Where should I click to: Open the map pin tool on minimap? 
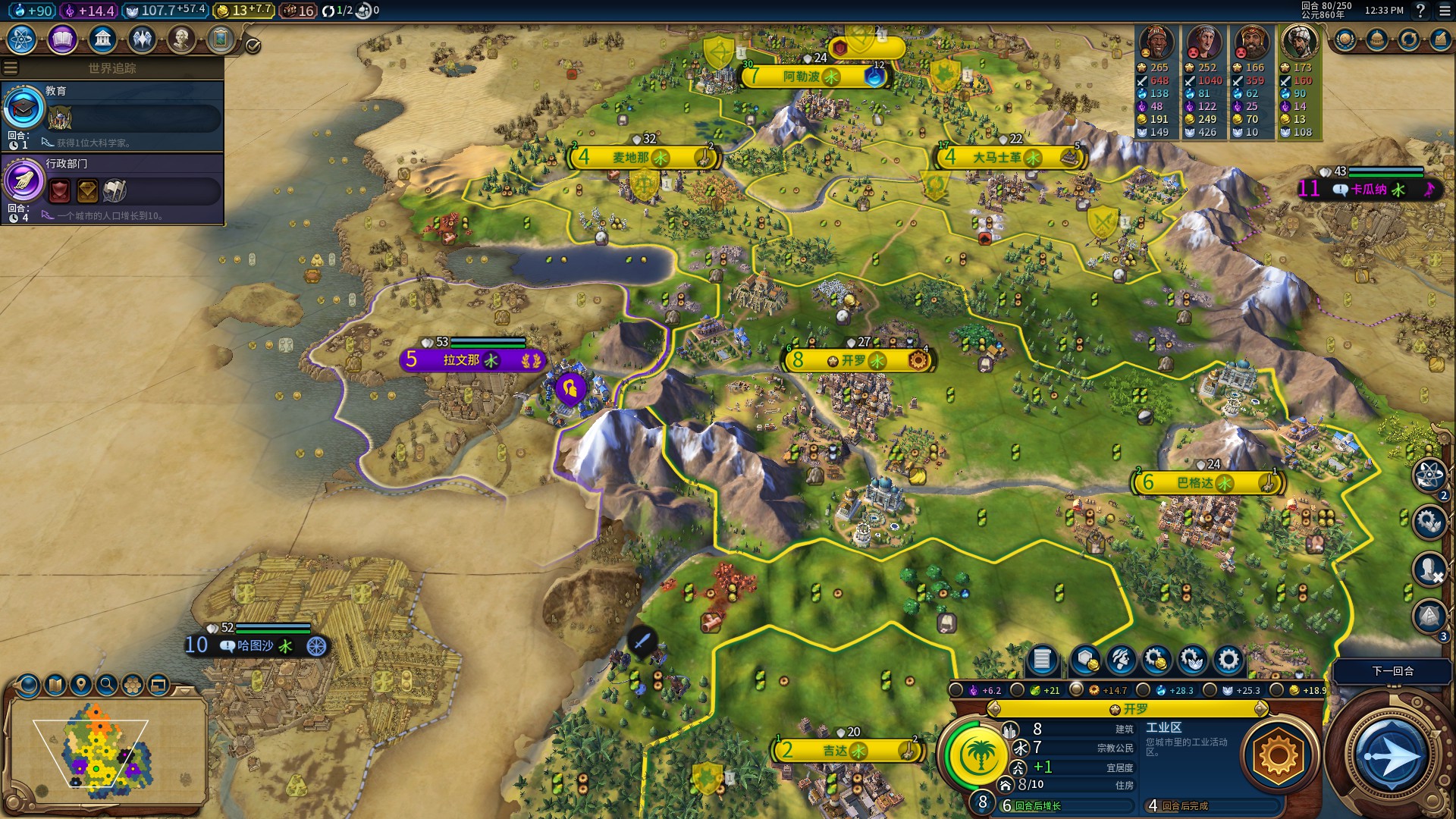(80, 686)
